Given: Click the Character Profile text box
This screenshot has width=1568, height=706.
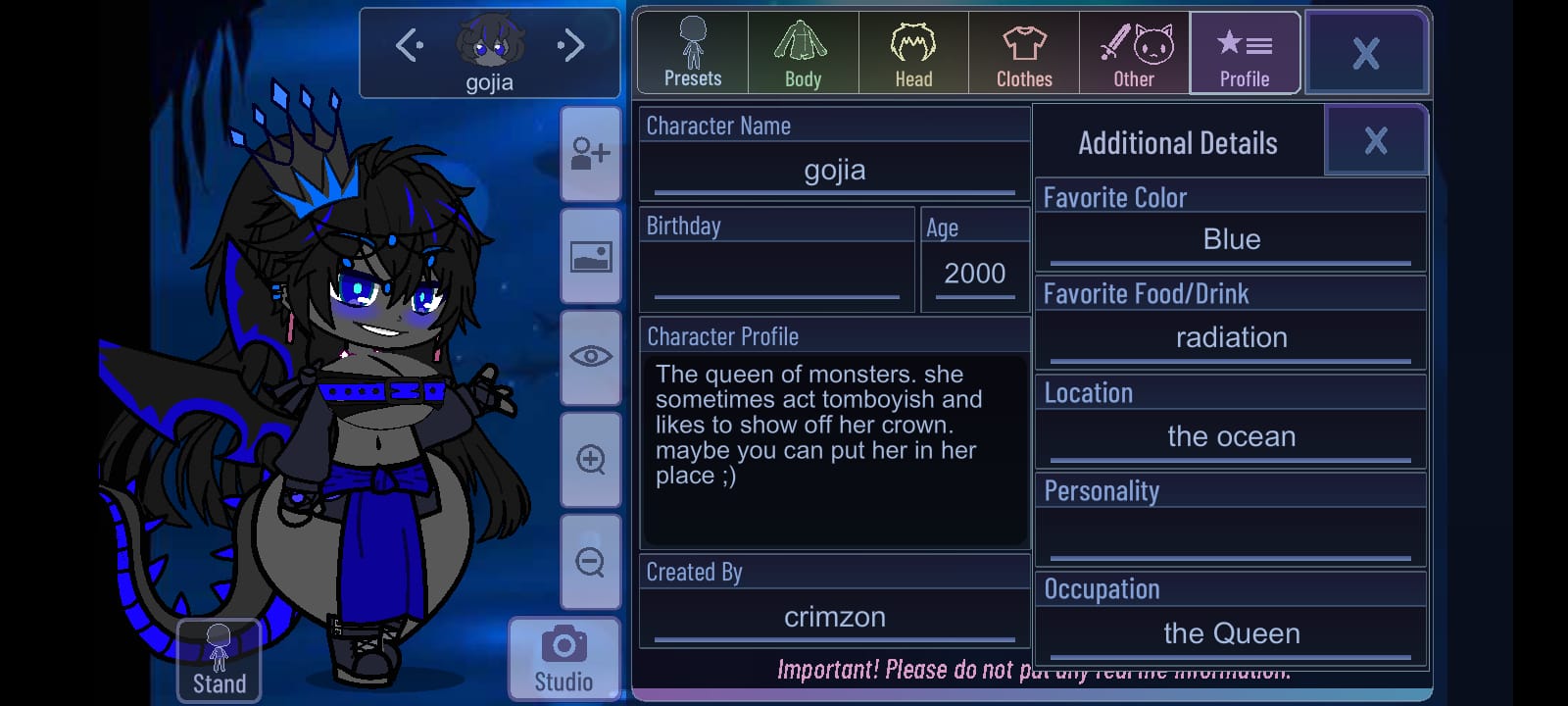Looking at the screenshot, I should [x=834, y=449].
